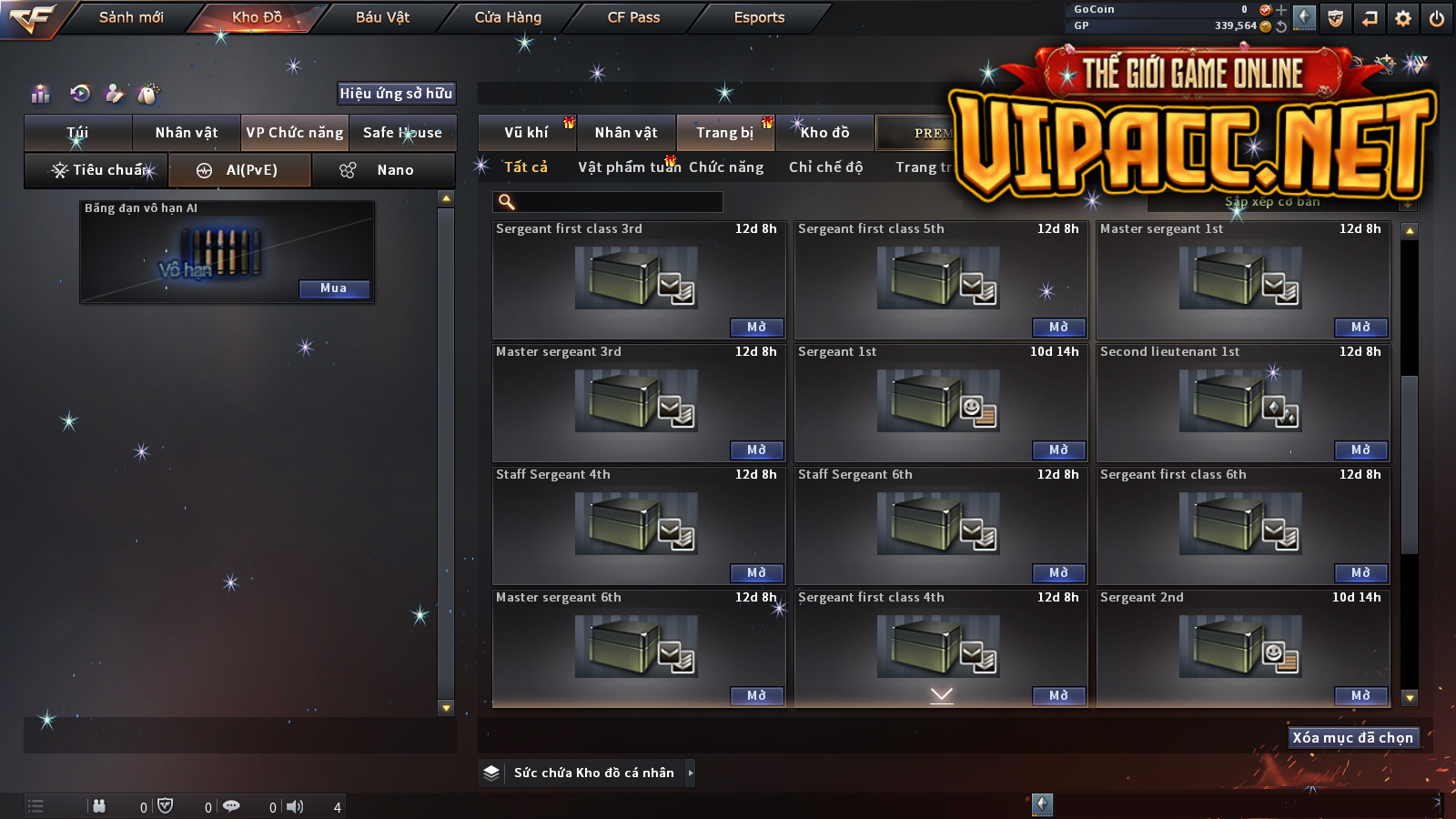
Task: Select the Safe House tab
Action: pos(402,133)
